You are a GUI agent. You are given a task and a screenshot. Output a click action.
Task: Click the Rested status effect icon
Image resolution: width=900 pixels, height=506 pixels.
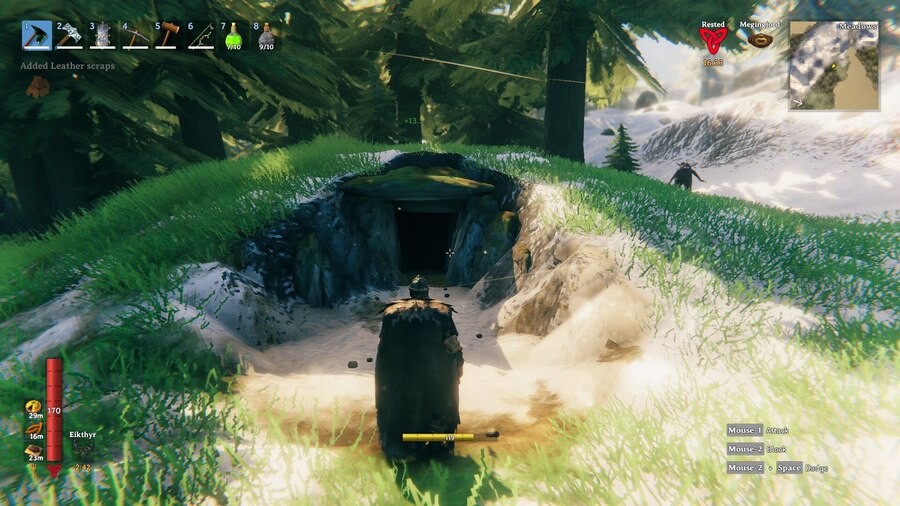[713, 40]
